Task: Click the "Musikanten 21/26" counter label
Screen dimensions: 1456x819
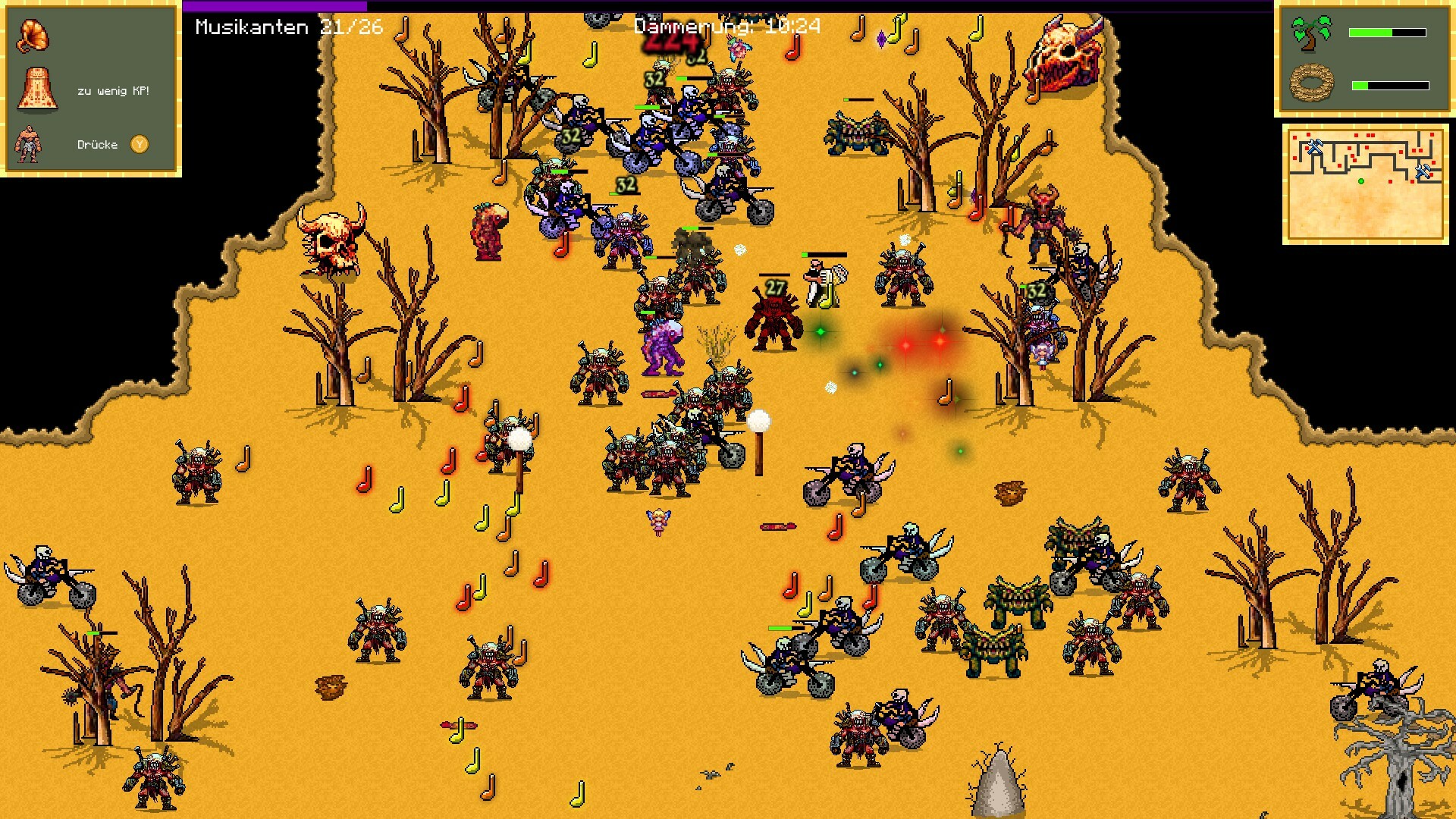Action: click(288, 27)
